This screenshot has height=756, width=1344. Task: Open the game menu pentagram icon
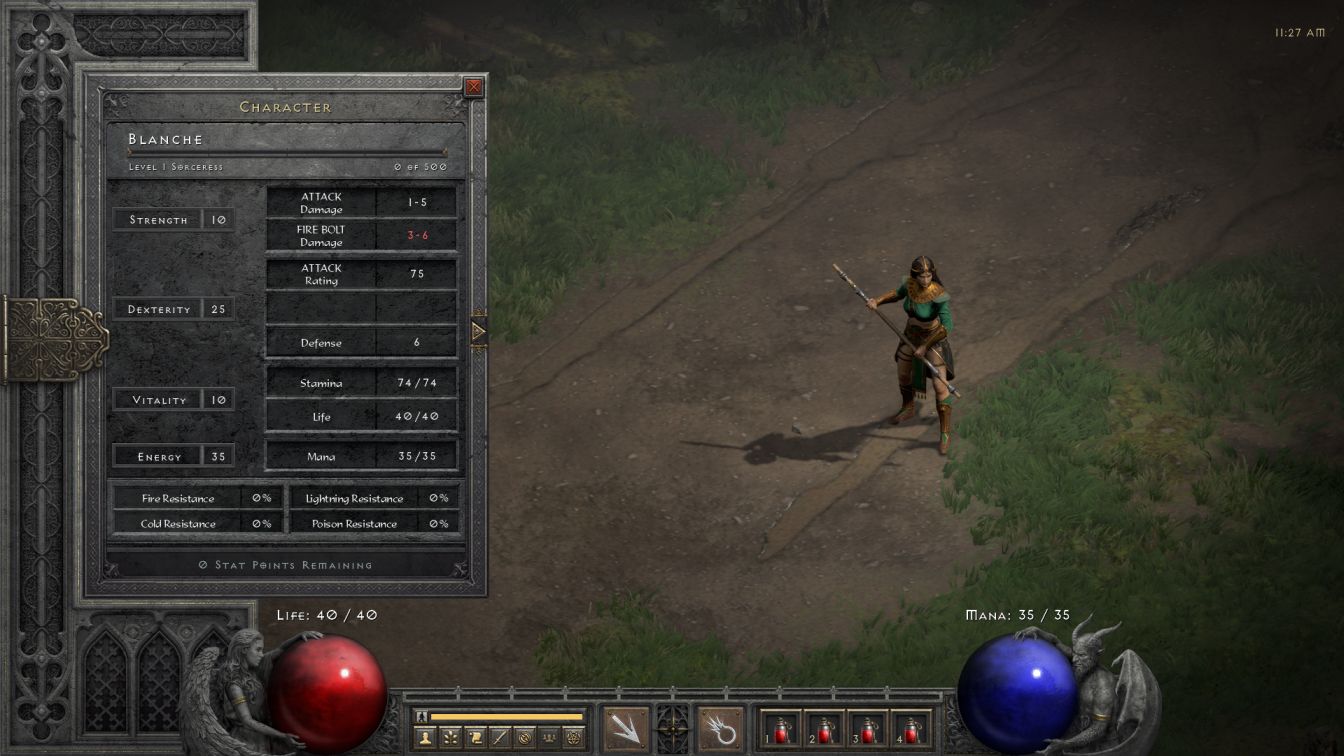(574, 738)
